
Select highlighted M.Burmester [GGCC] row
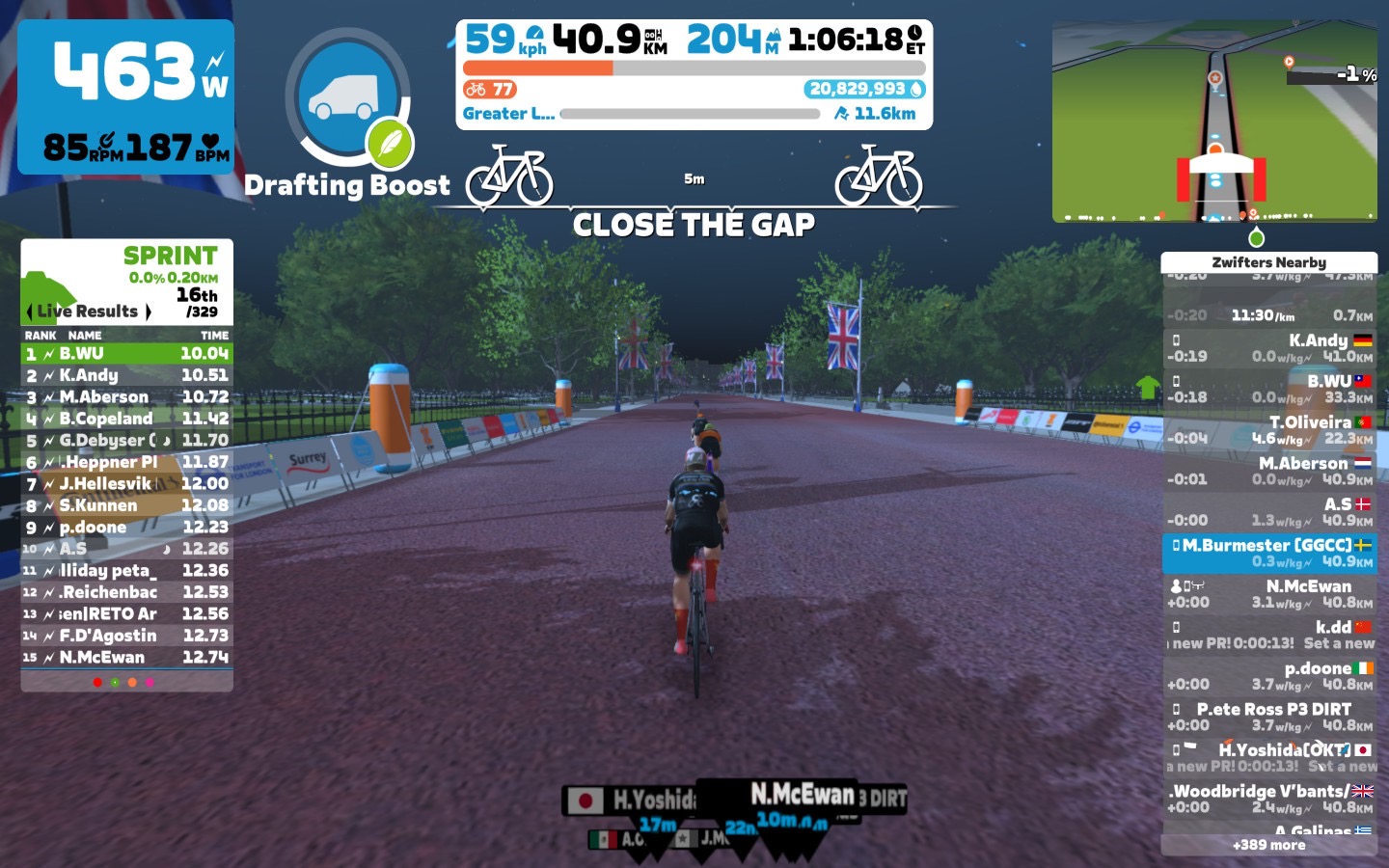(1269, 554)
